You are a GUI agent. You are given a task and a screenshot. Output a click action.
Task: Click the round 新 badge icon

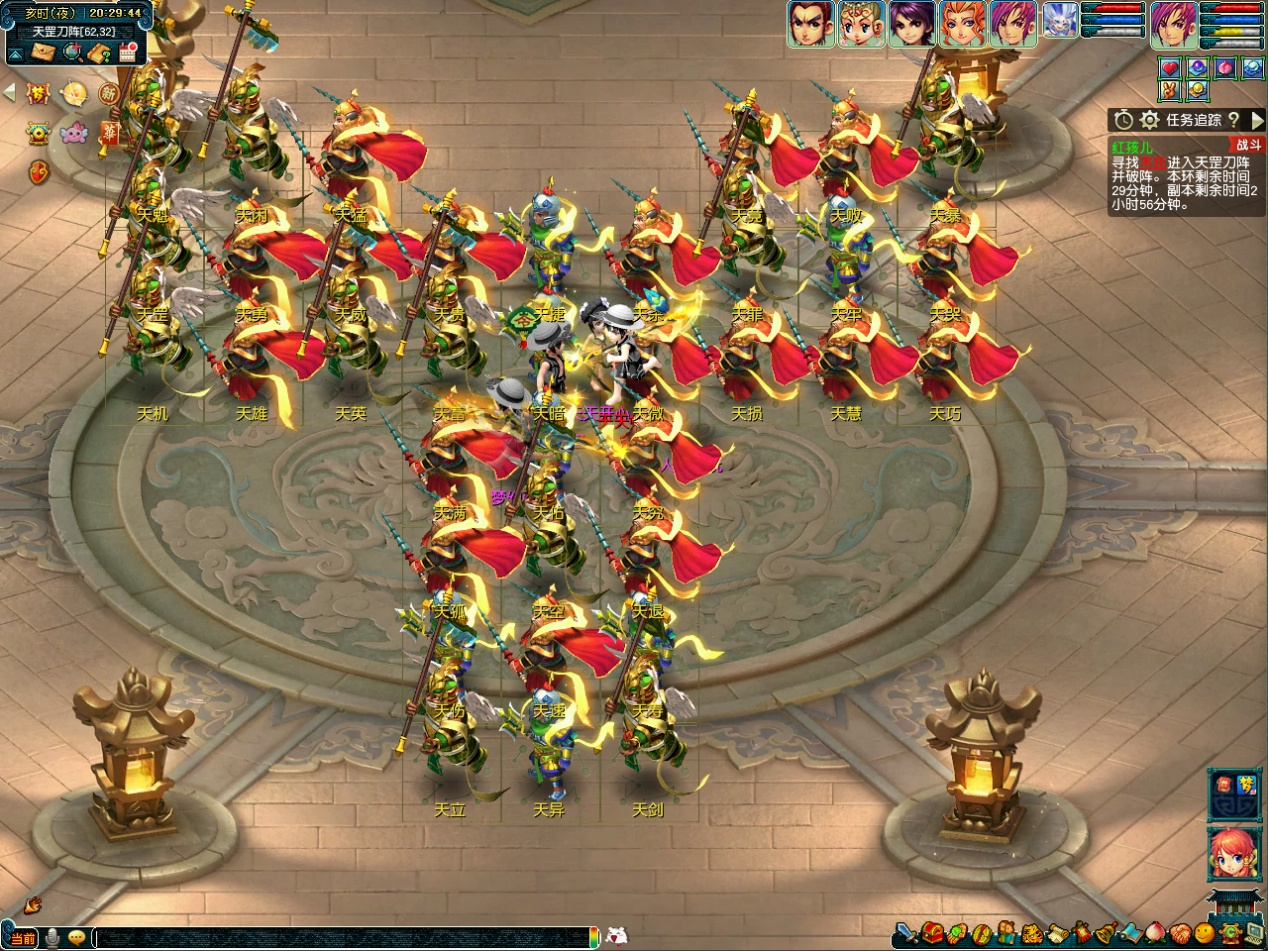click(108, 93)
